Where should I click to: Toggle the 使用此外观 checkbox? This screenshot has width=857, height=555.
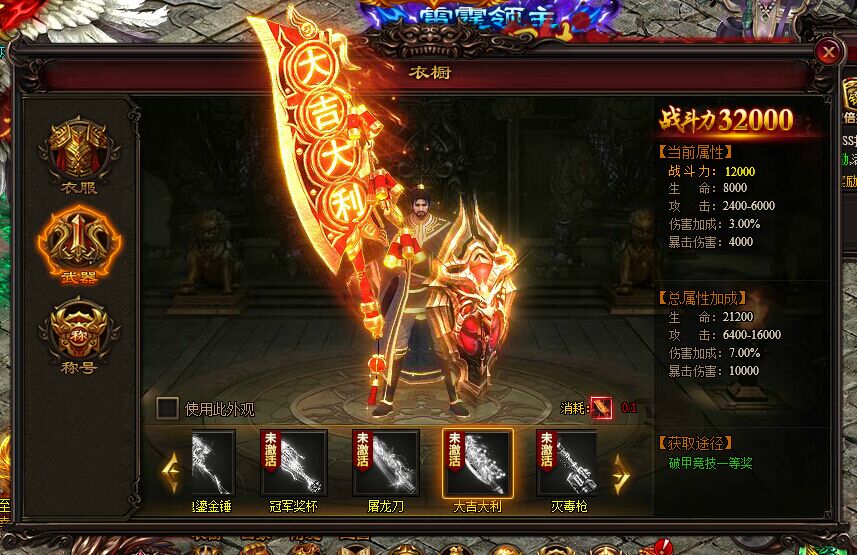tap(168, 408)
